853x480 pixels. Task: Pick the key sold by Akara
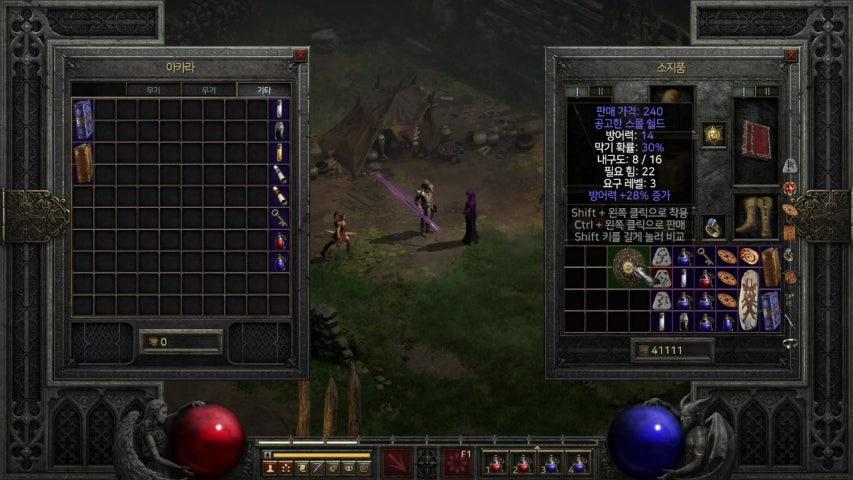click(x=280, y=217)
